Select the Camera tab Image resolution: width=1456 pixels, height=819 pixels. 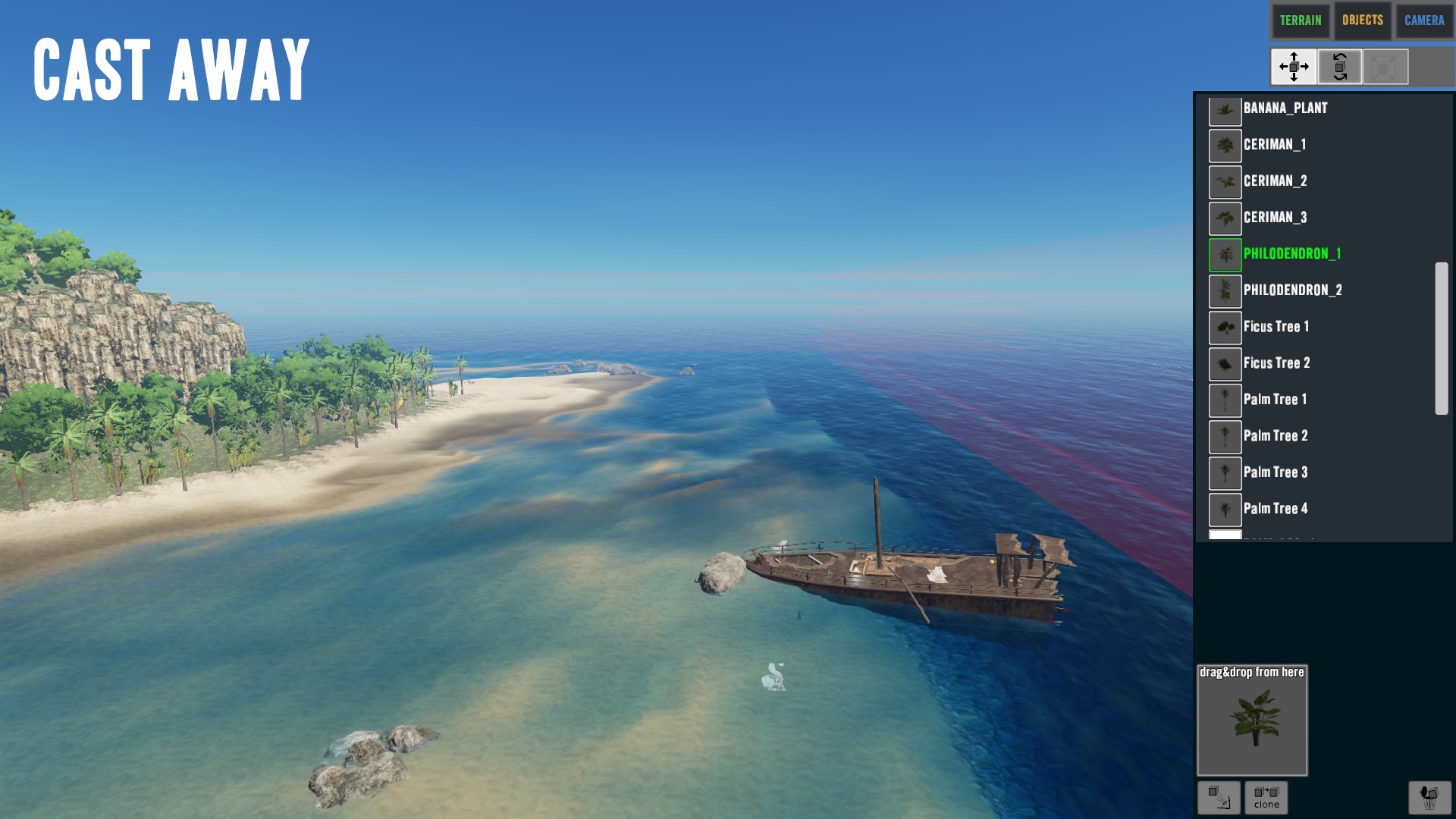1424,20
